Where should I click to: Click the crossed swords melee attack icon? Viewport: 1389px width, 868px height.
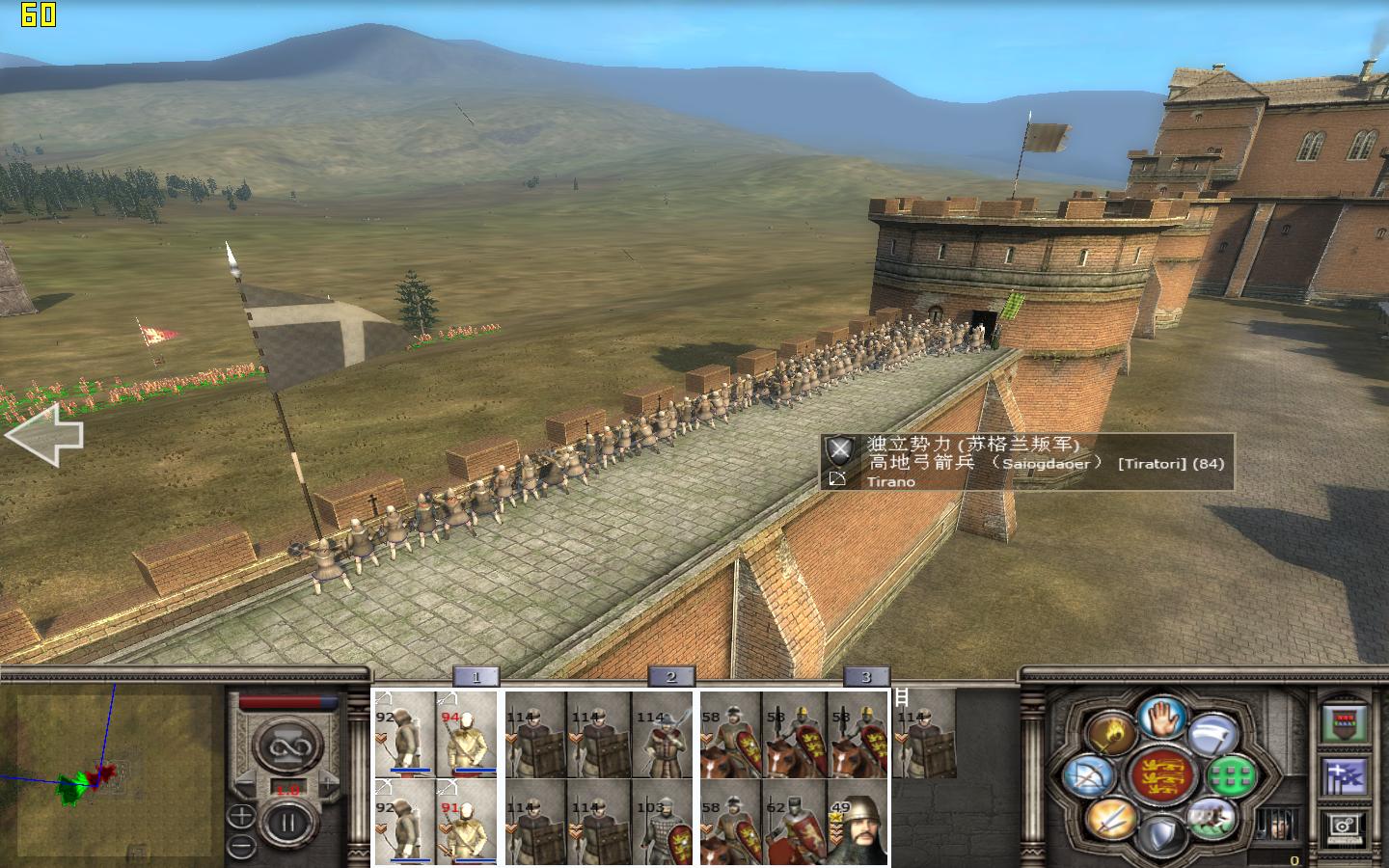click(1110, 820)
